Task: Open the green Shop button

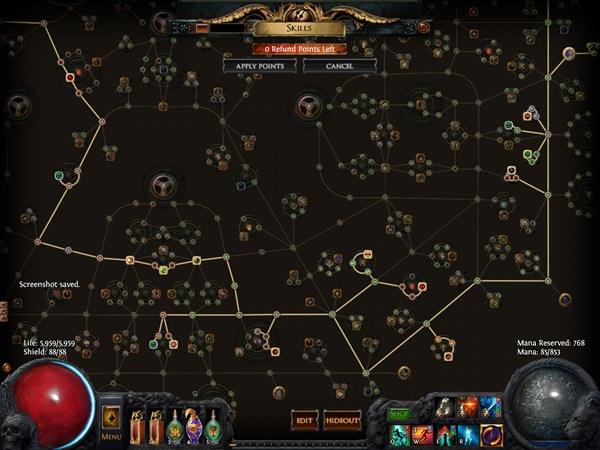Action: coord(399,413)
